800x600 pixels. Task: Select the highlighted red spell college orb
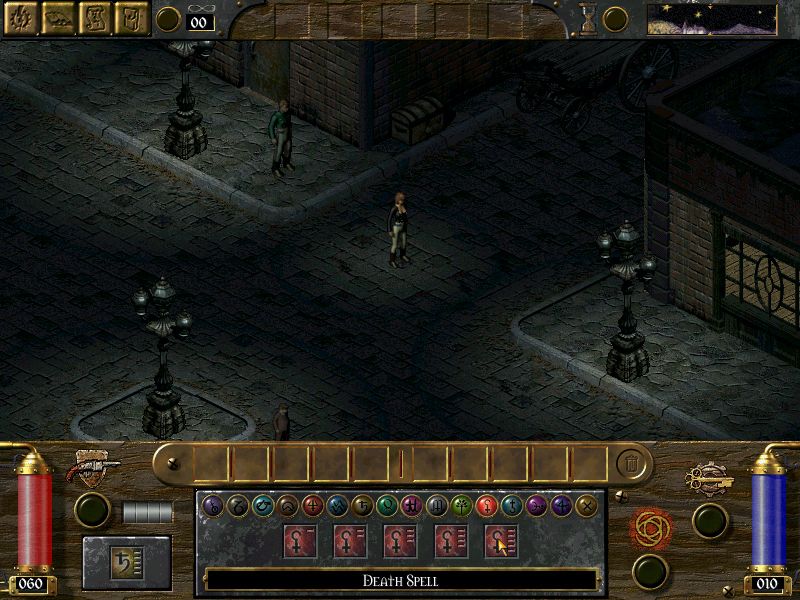487,506
